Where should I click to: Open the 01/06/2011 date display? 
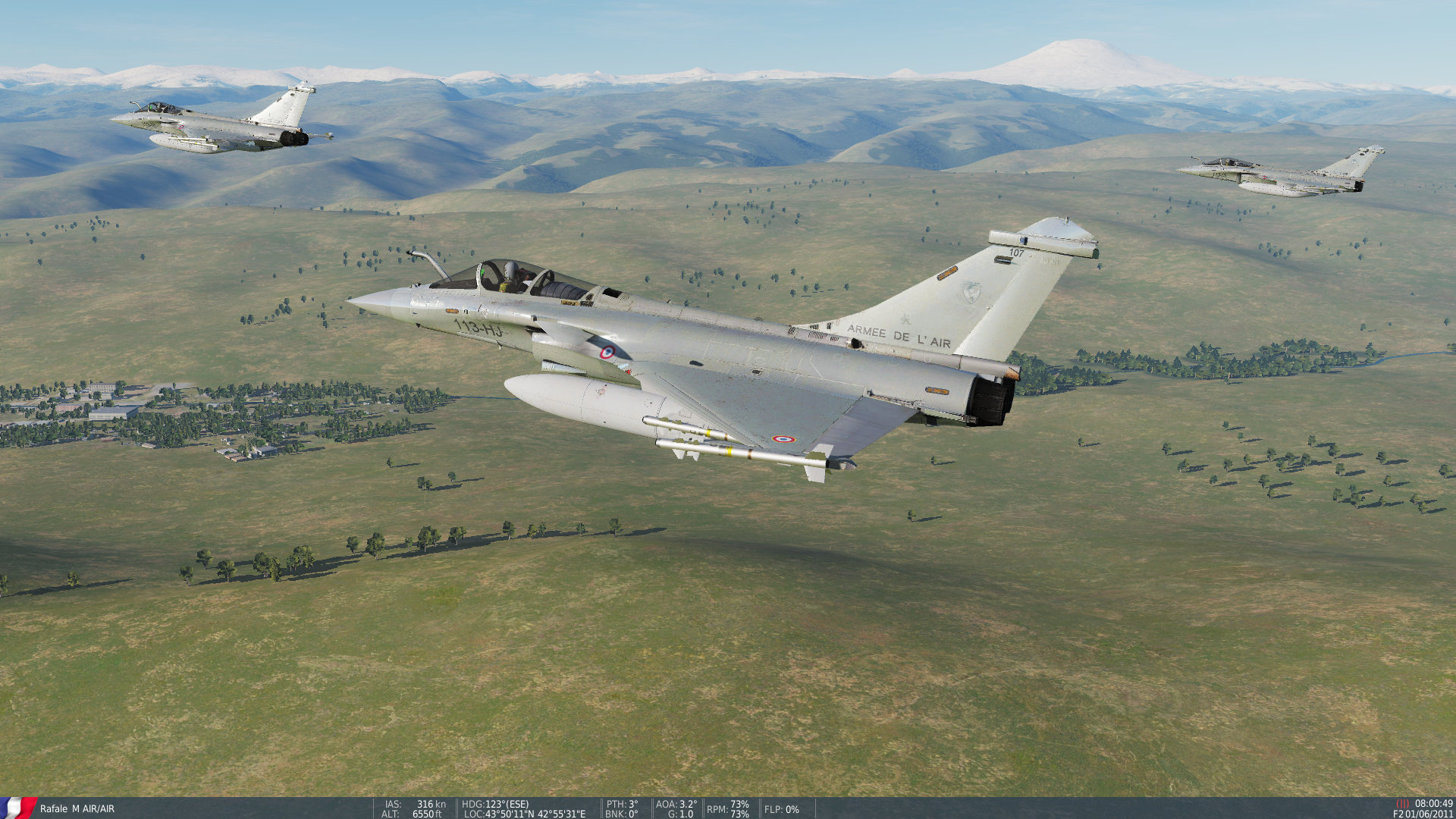click(1428, 814)
